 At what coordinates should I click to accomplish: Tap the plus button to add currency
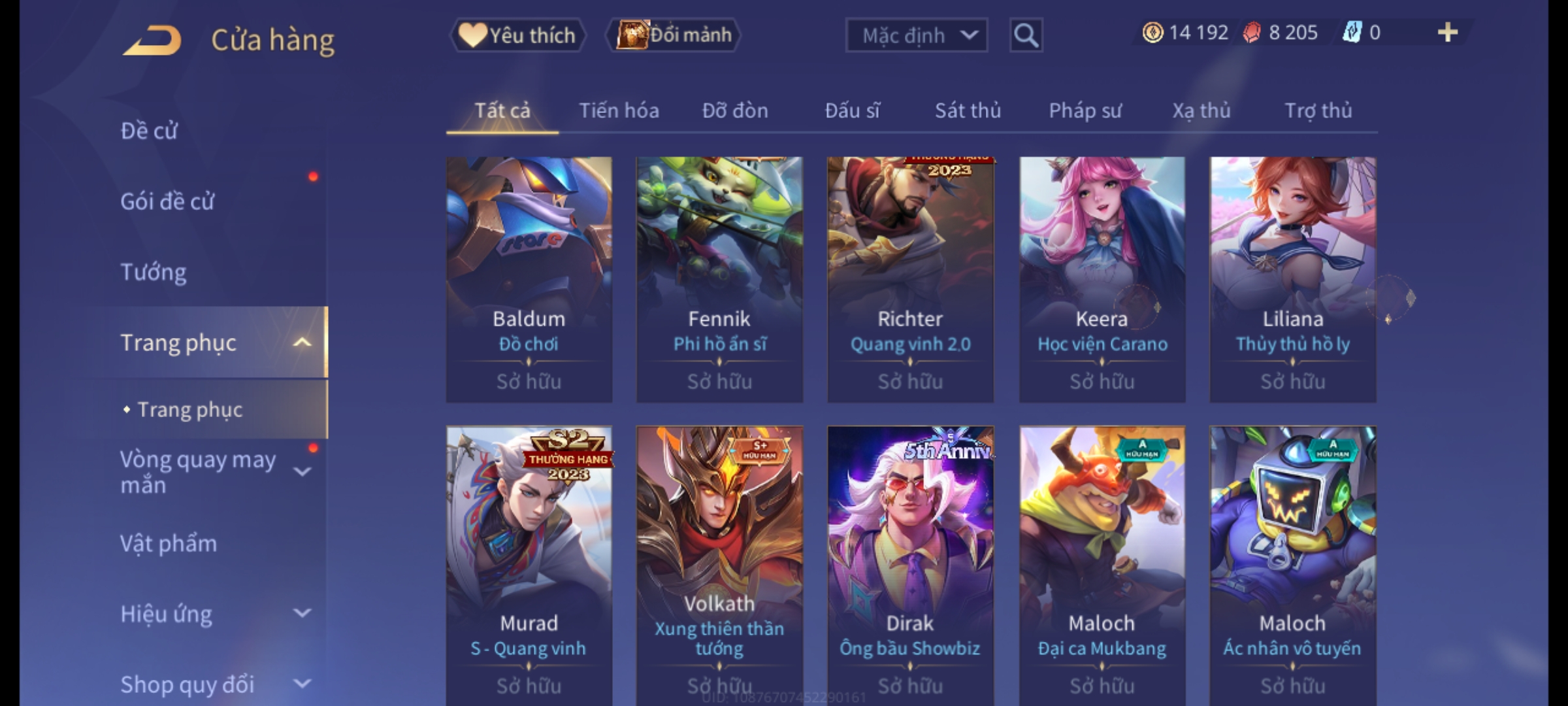(x=1448, y=33)
